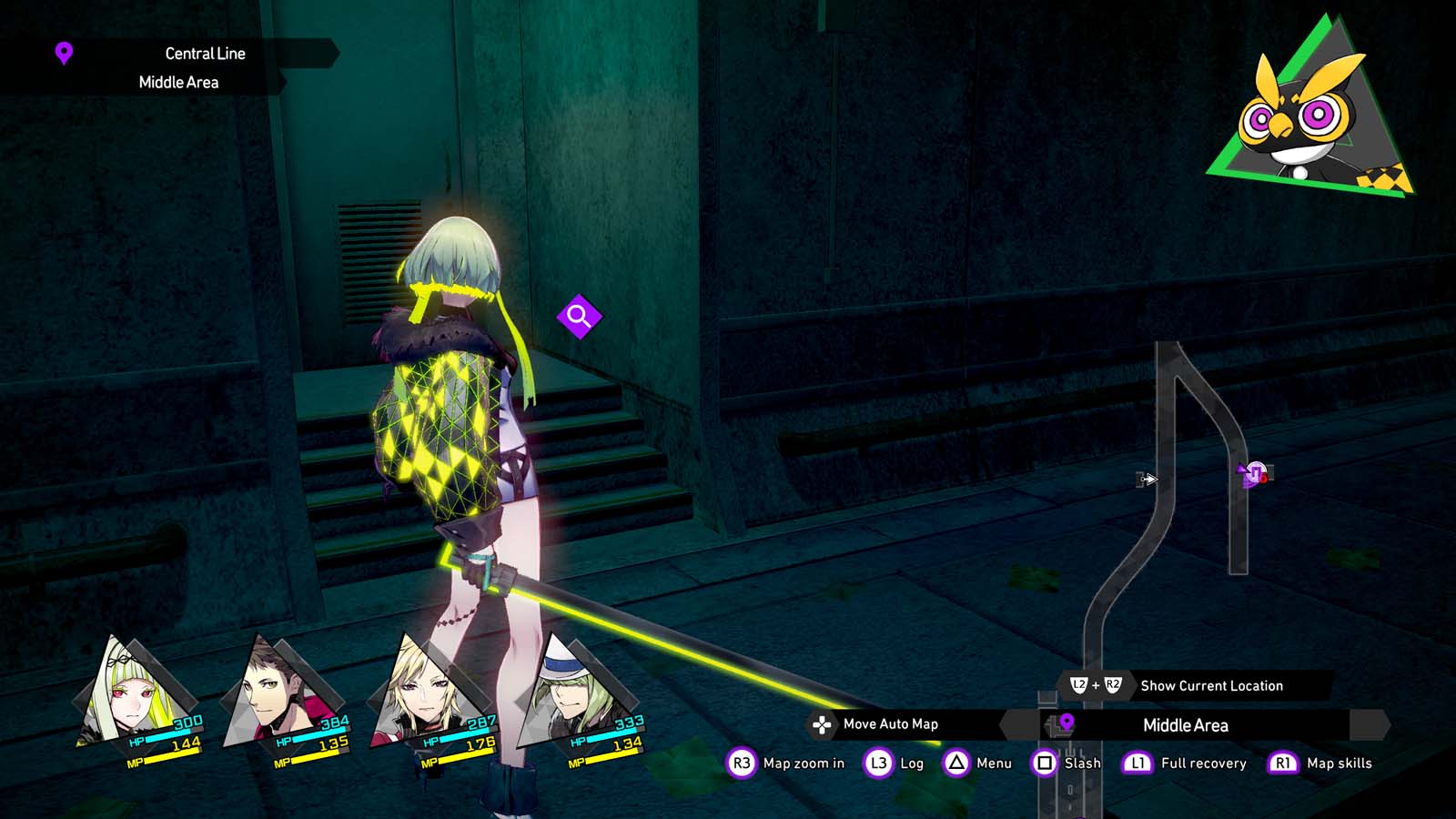
Task: Select the L1 Full recovery icon
Action: 1137,763
